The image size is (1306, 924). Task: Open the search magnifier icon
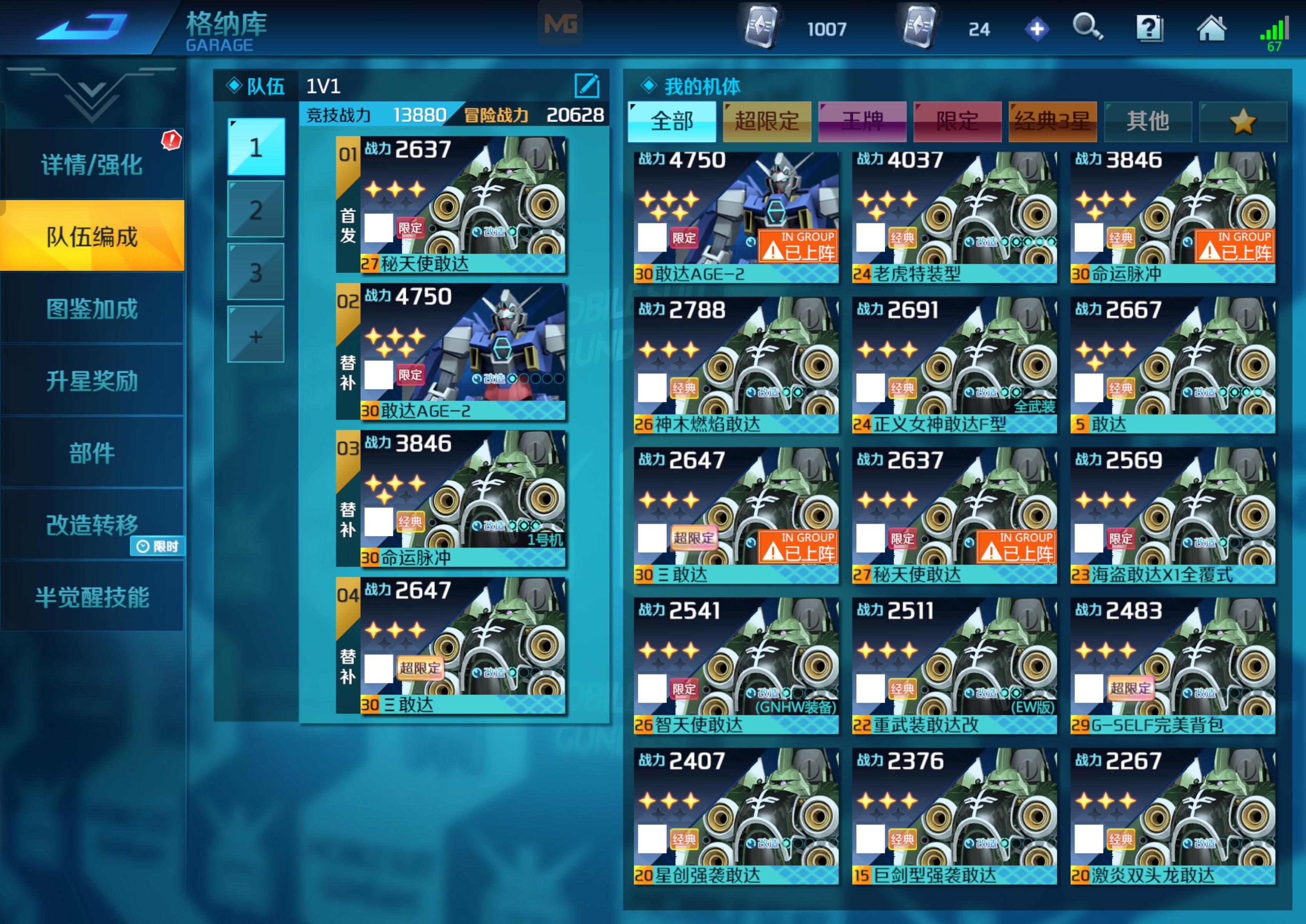(1088, 27)
